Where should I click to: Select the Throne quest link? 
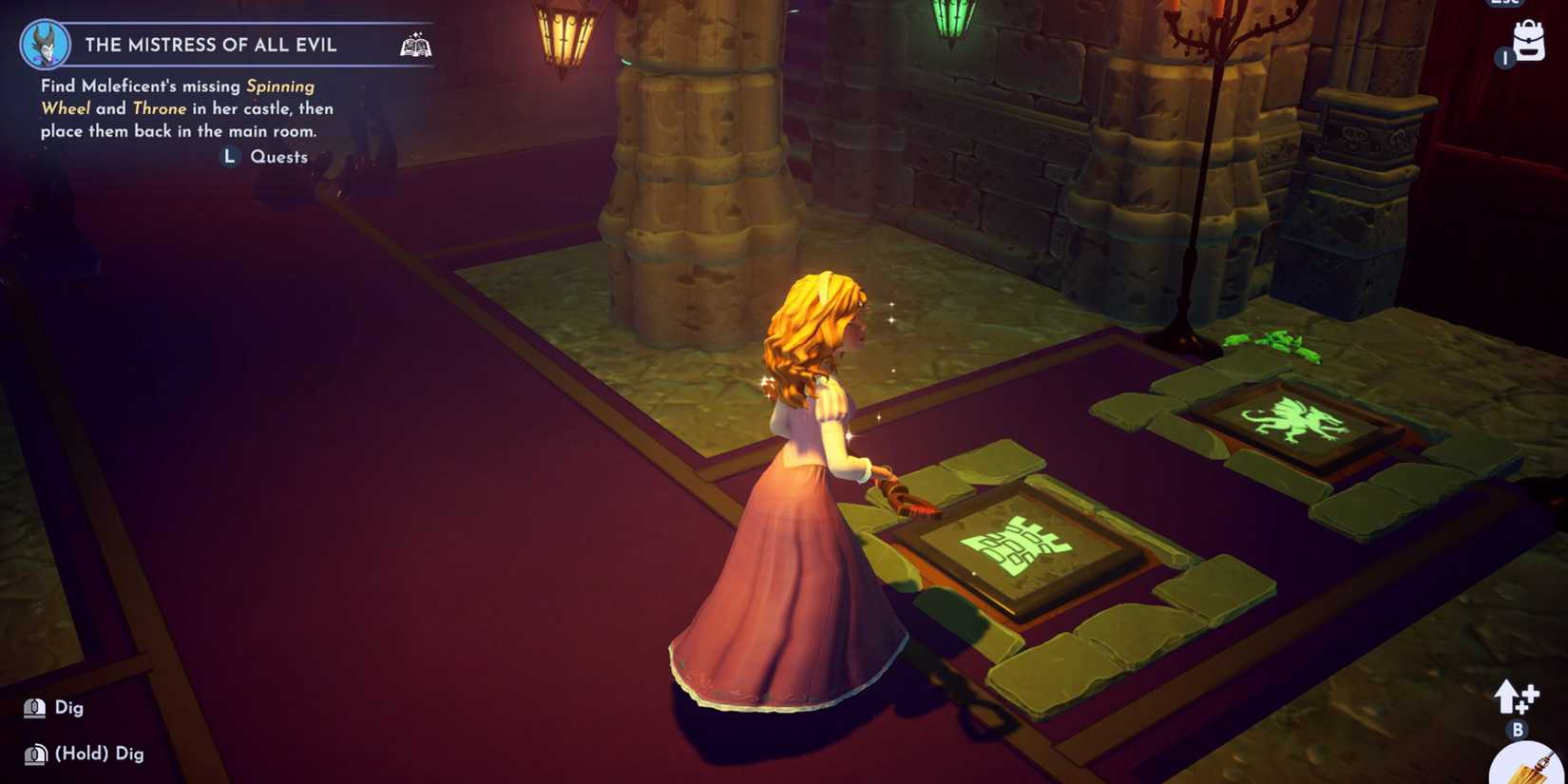[159, 108]
